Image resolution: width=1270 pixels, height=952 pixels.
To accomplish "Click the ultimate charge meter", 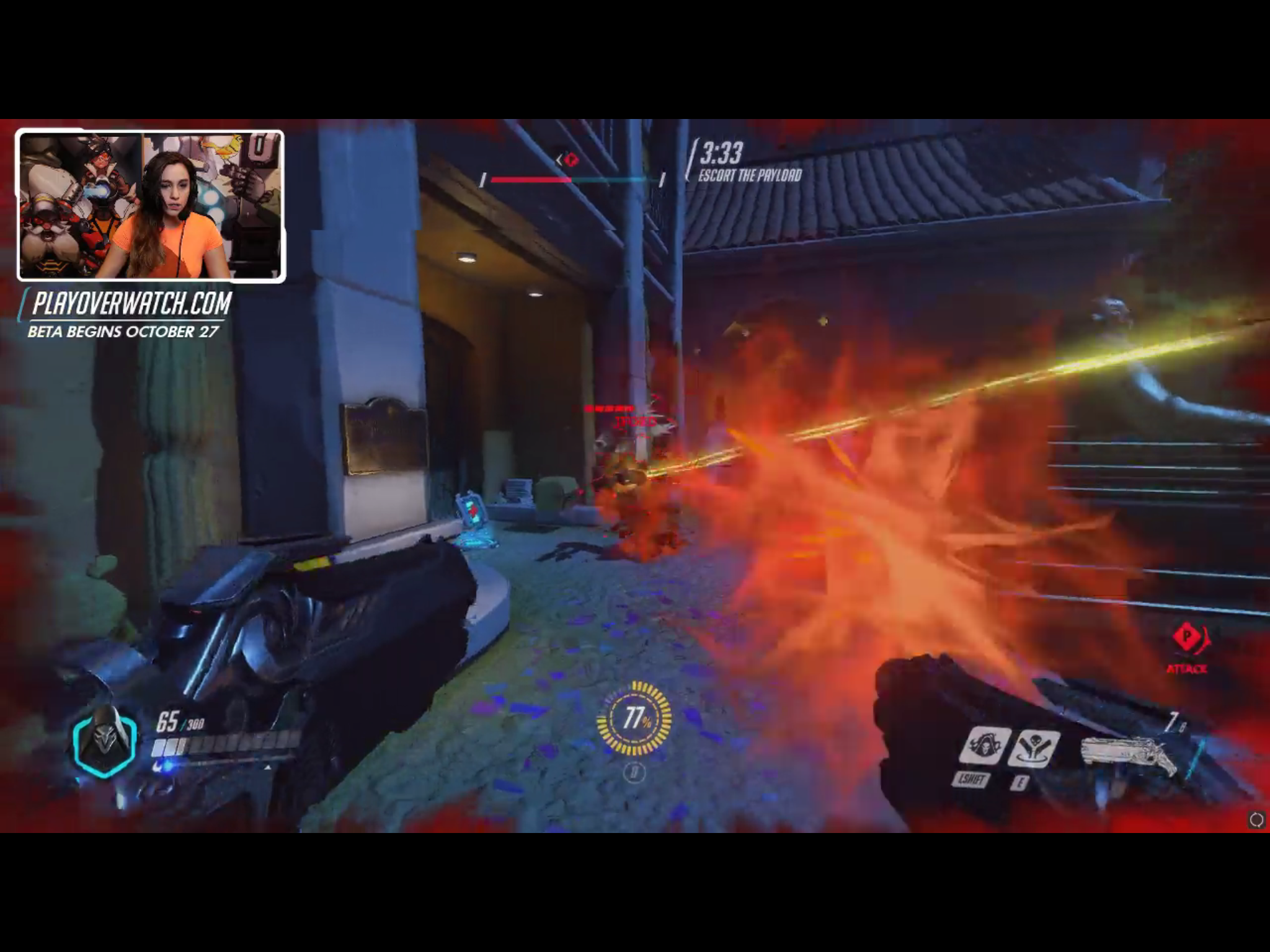I will (x=634, y=718).
